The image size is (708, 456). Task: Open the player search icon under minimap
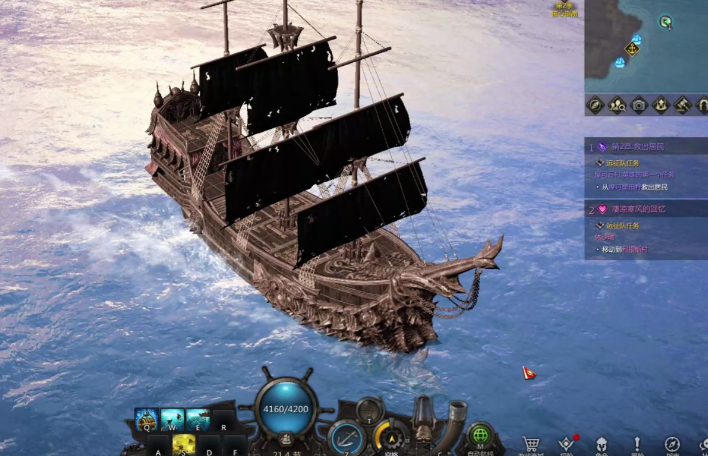point(617,104)
